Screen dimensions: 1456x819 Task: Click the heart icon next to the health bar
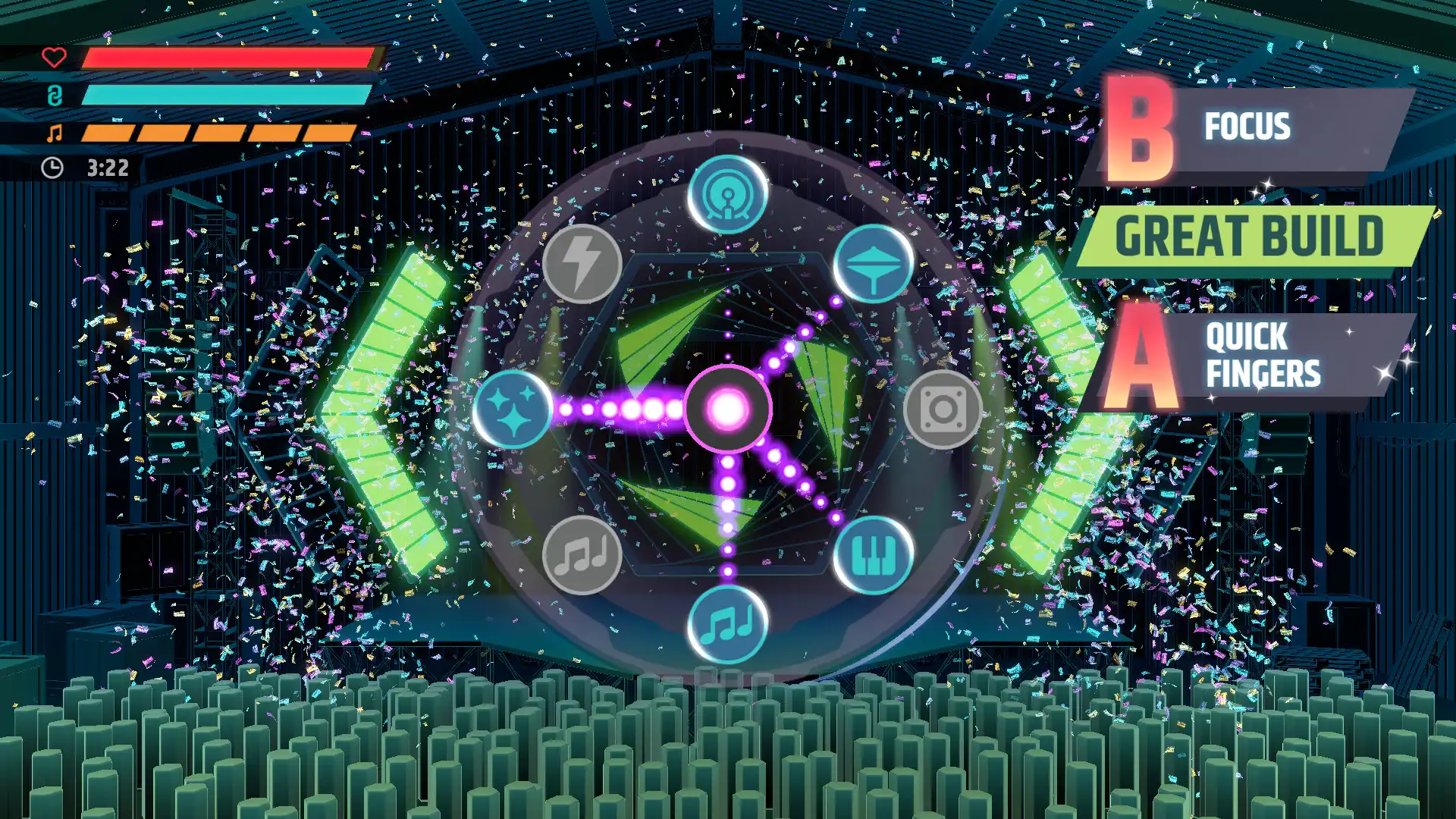pos(53,57)
